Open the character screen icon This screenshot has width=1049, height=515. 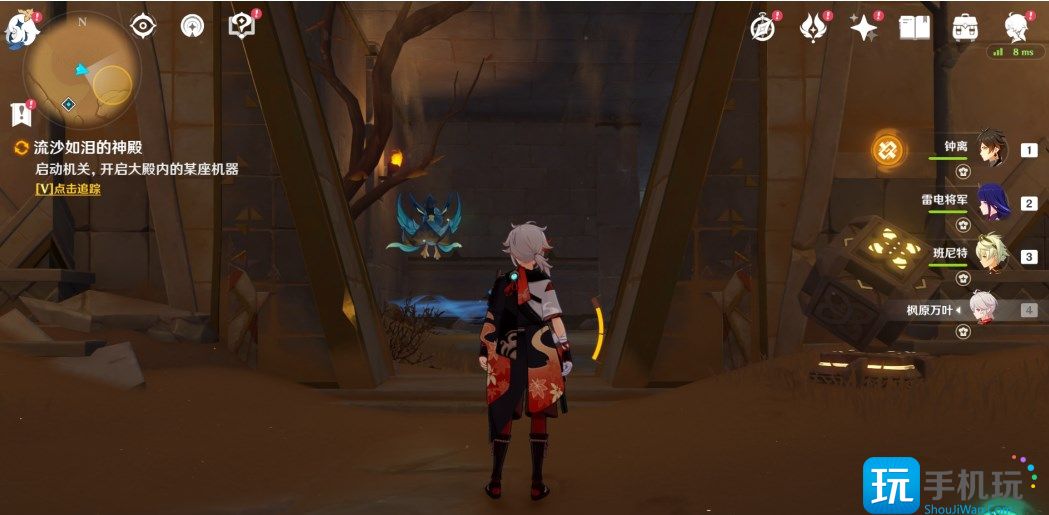pos(1016,26)
